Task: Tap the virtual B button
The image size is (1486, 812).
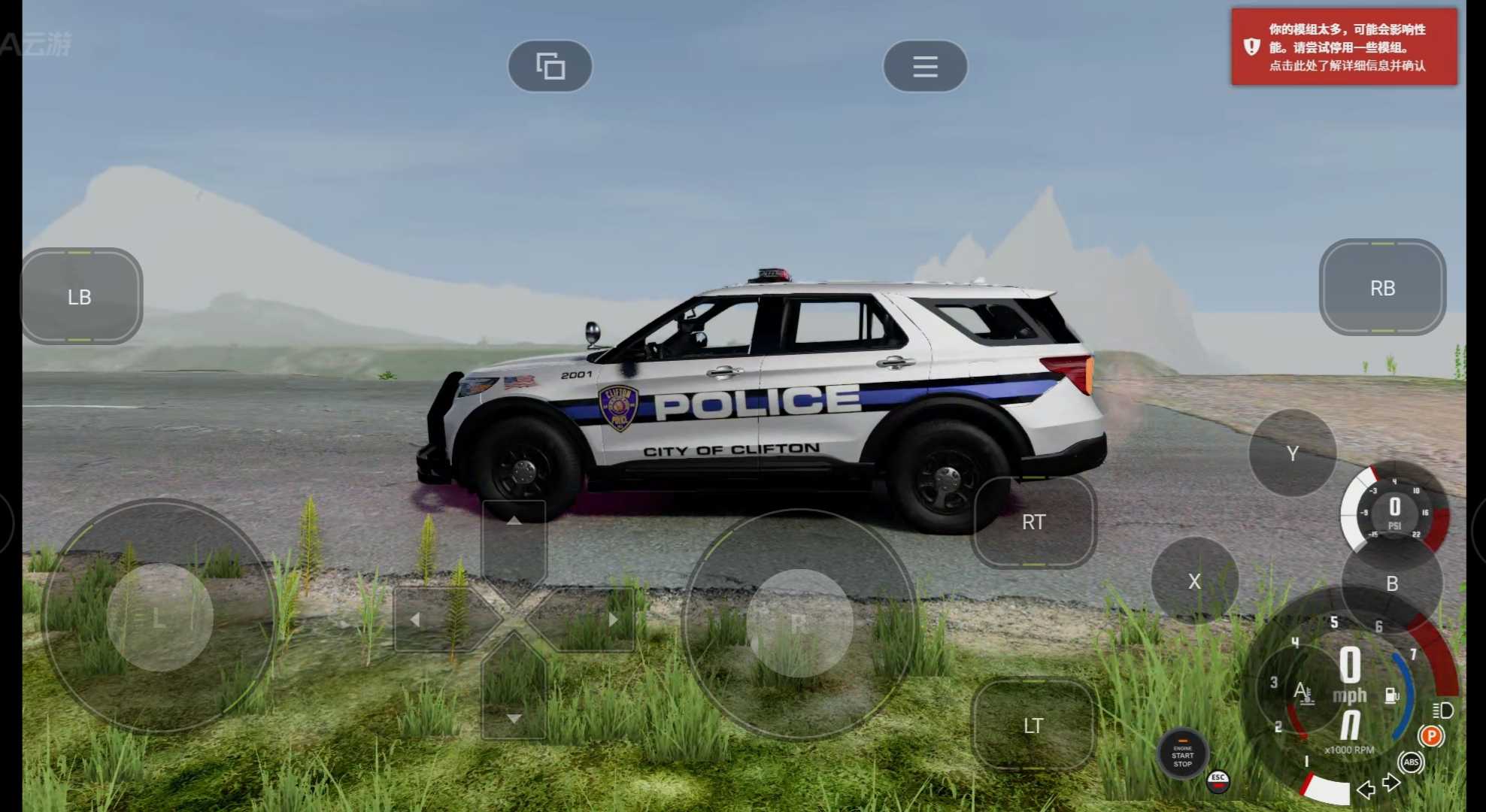Action: (x=1392, y=583)
